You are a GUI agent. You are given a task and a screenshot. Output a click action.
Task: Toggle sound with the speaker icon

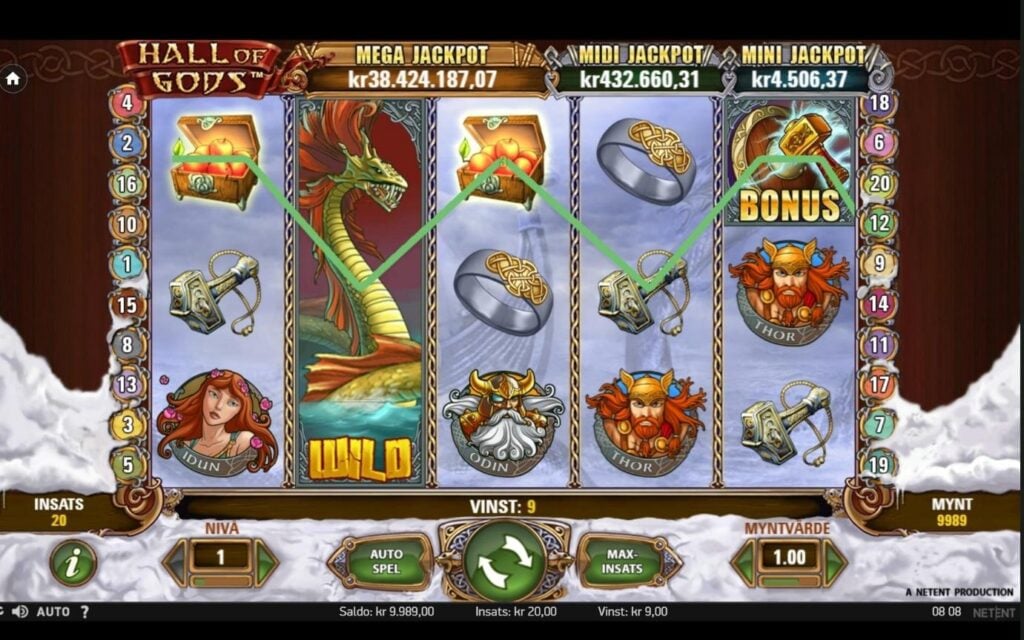(x=20, y=611)
